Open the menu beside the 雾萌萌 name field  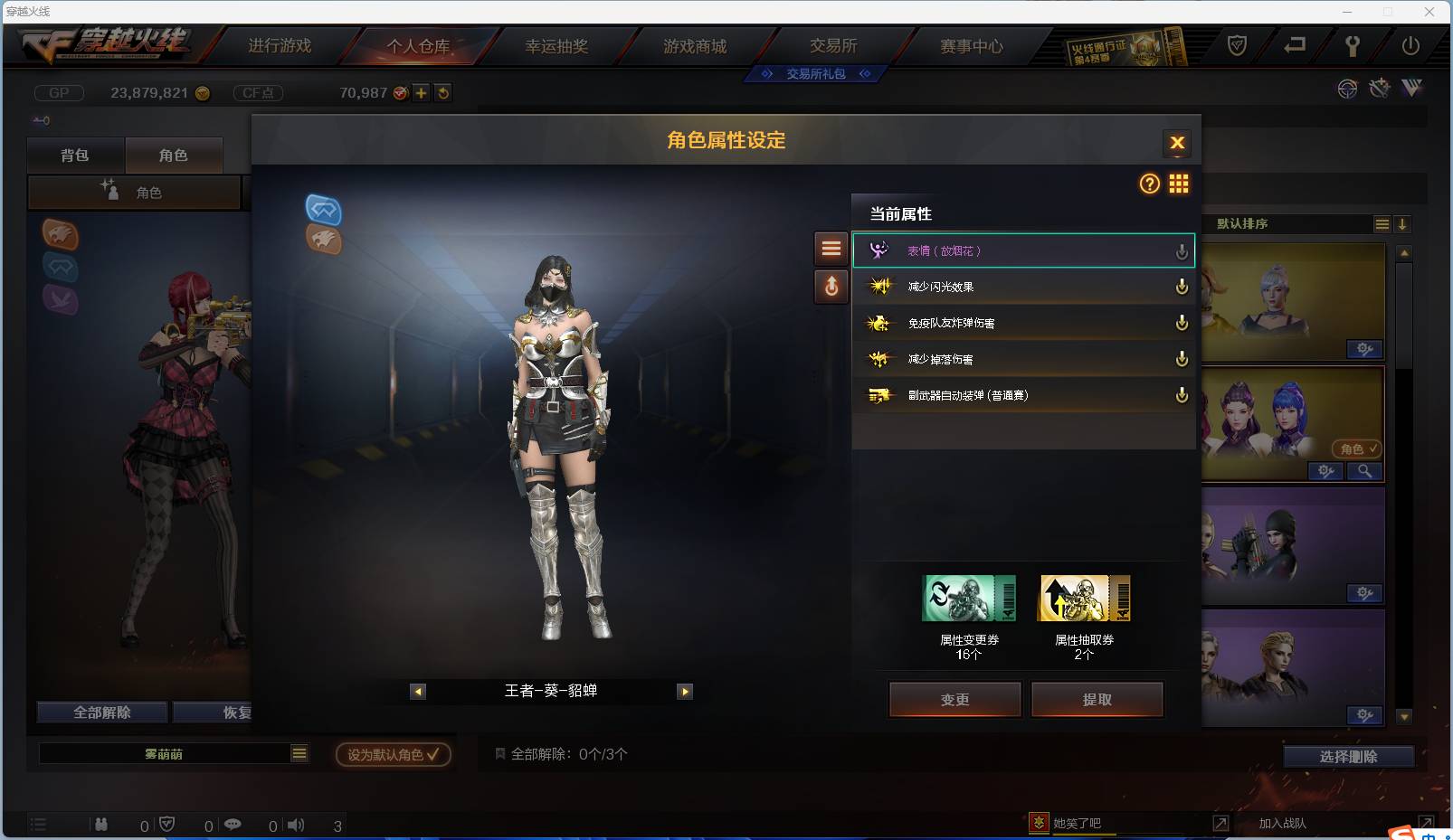pos(299,752)
